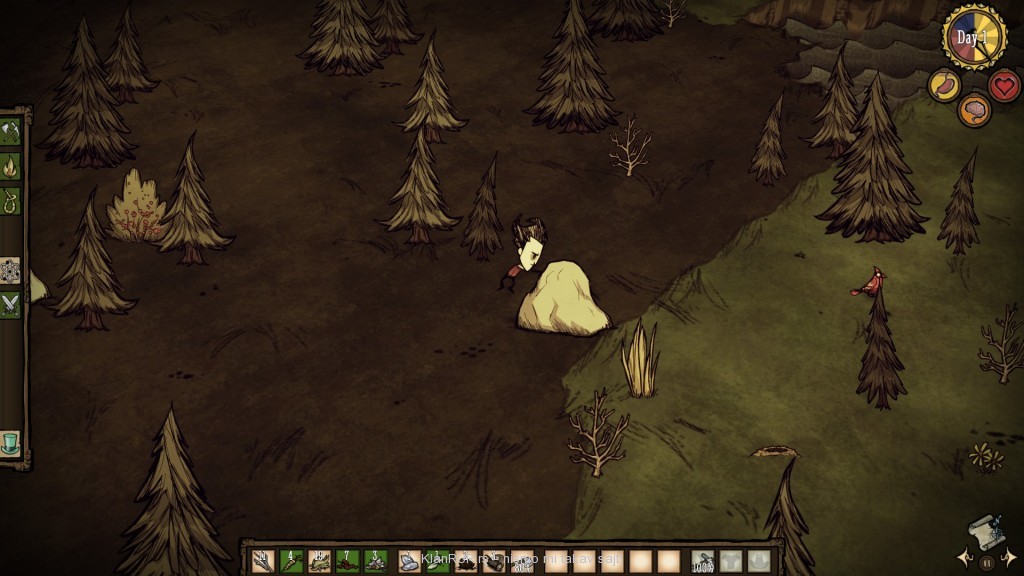The width and height of the screenshot is (1024, 576).
Task: Pause the game with the pause button
Action: pyautogui.click(x=986, y=563)
